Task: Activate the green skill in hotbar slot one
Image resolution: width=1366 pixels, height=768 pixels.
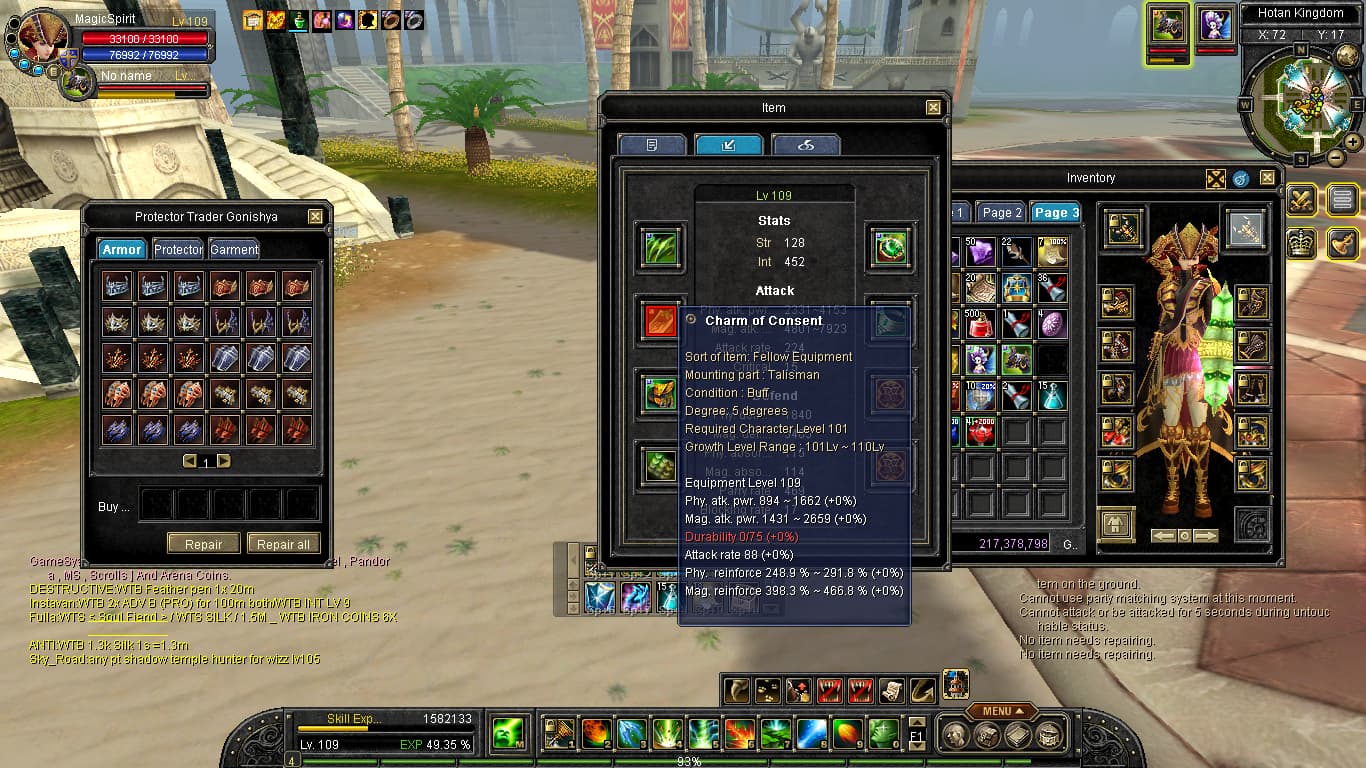Action: (x=509, y=733)
